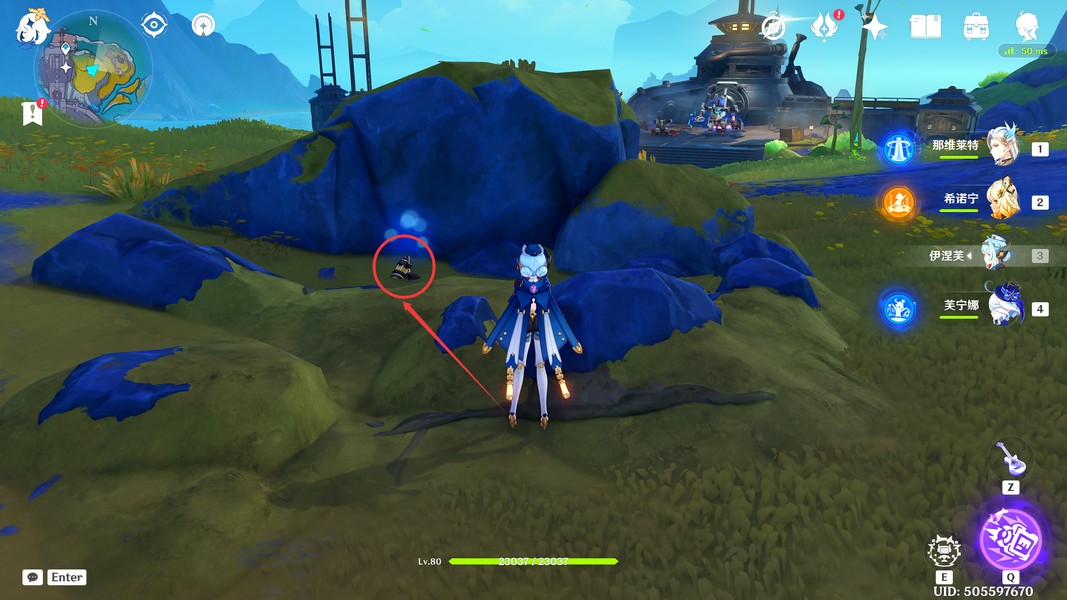Open the inventory backpack icon
Image resolution: width=1067 pixels, height=600 pixels.
tap(976, 27)
